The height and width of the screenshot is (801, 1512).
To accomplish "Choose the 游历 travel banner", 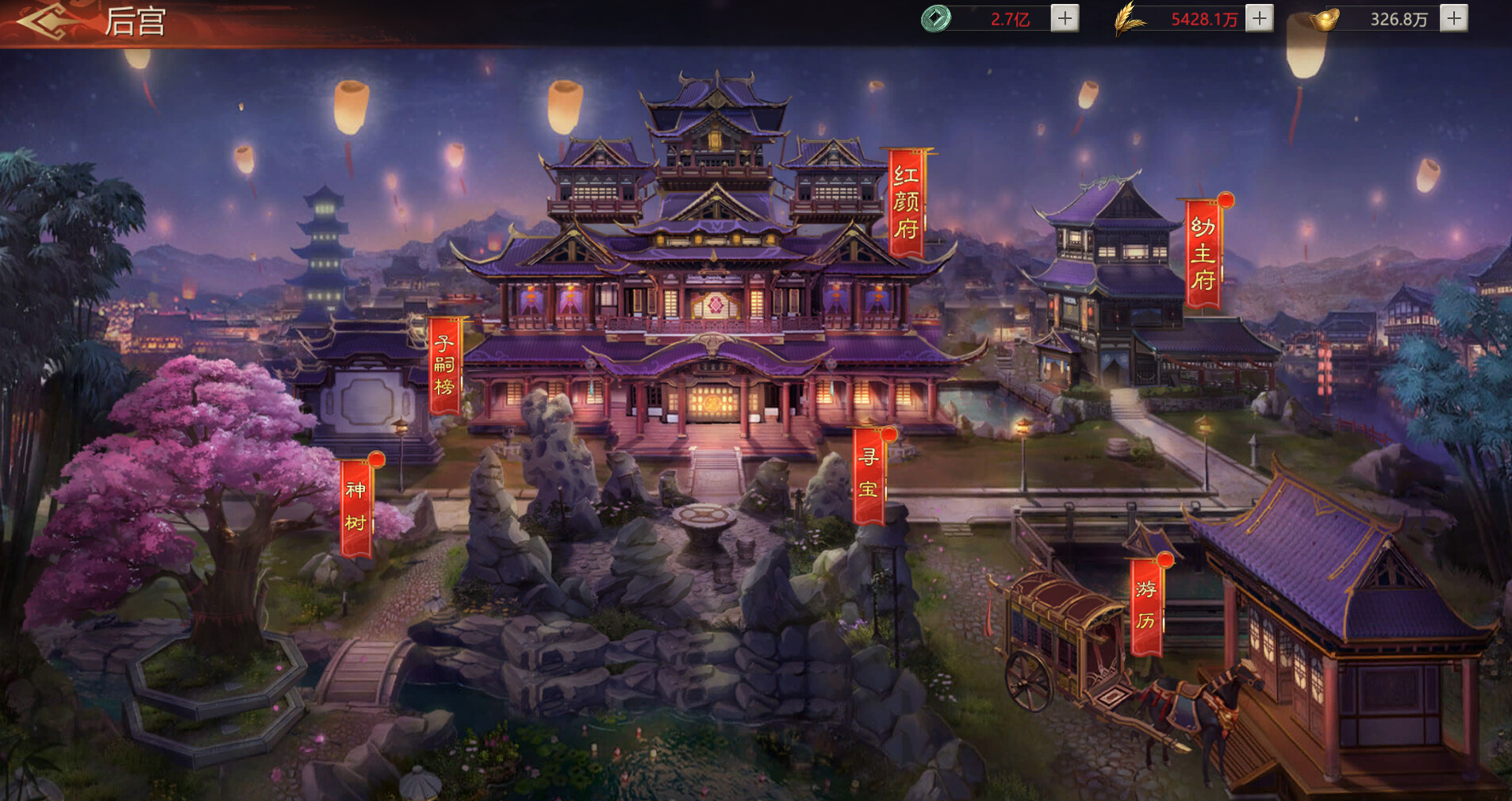I will [x=1146, y=605].
